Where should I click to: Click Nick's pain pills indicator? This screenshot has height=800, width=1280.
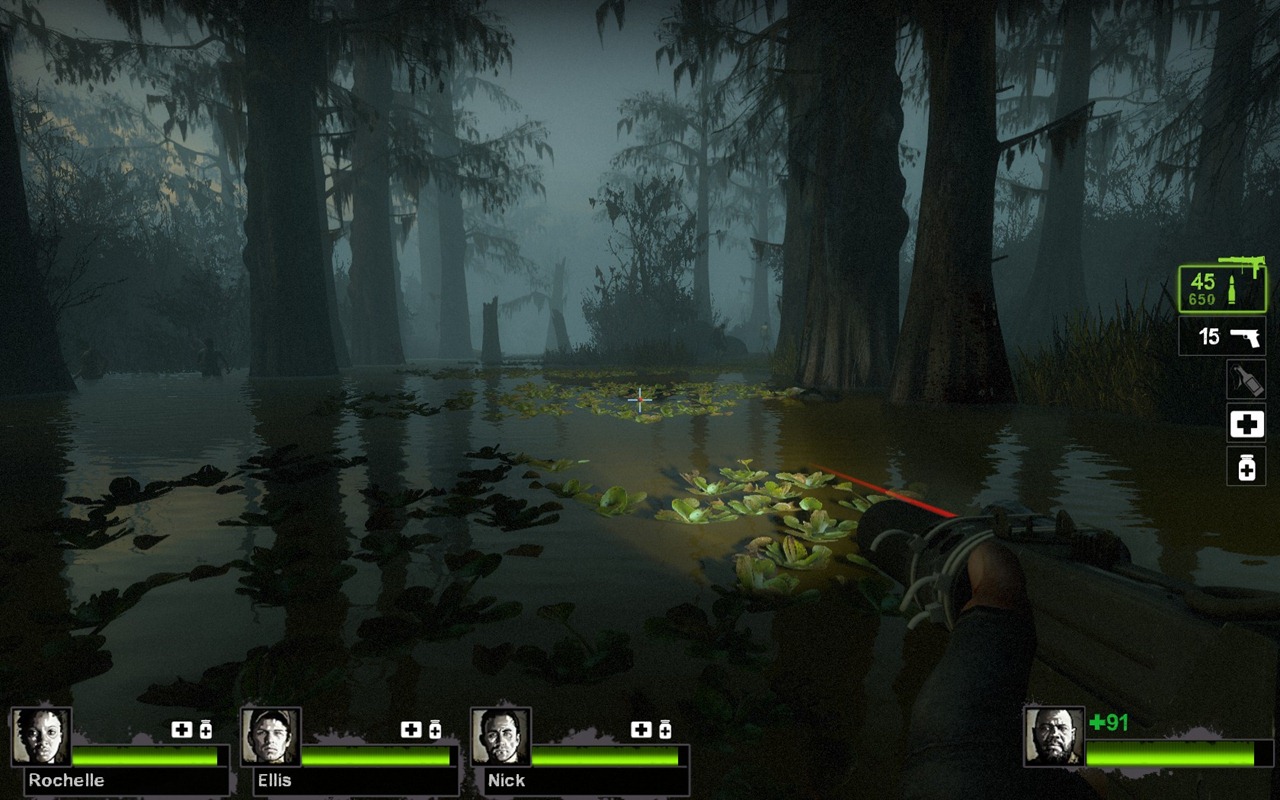[x=665, y=730]
